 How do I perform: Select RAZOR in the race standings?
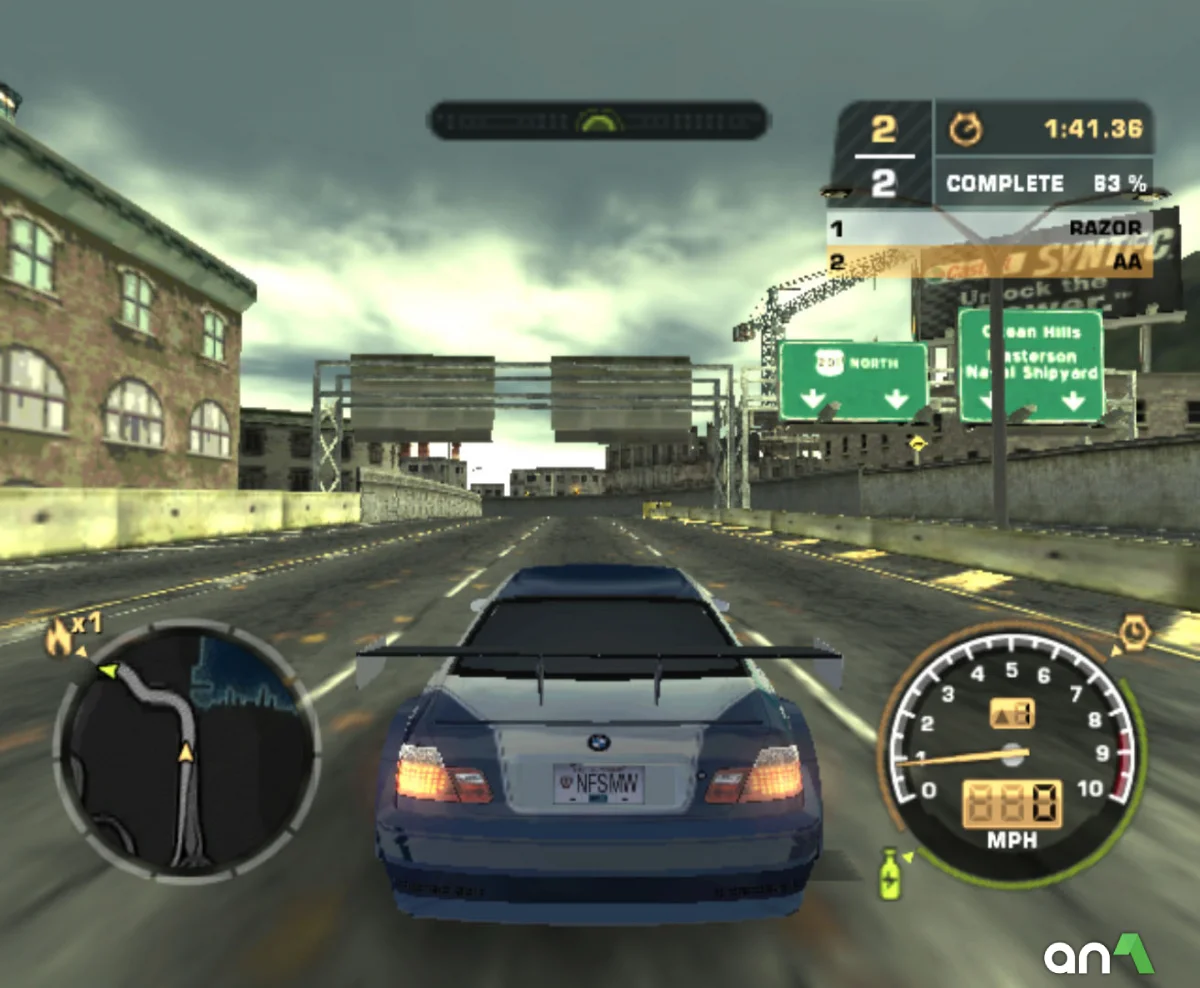[x=1104, y=228]
